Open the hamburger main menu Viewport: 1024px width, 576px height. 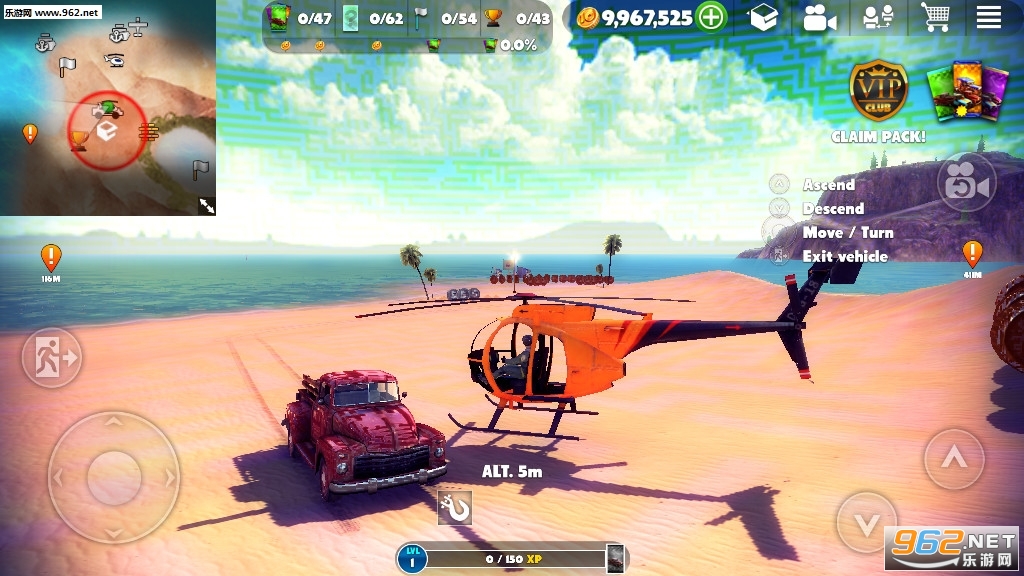coord(989,18)
